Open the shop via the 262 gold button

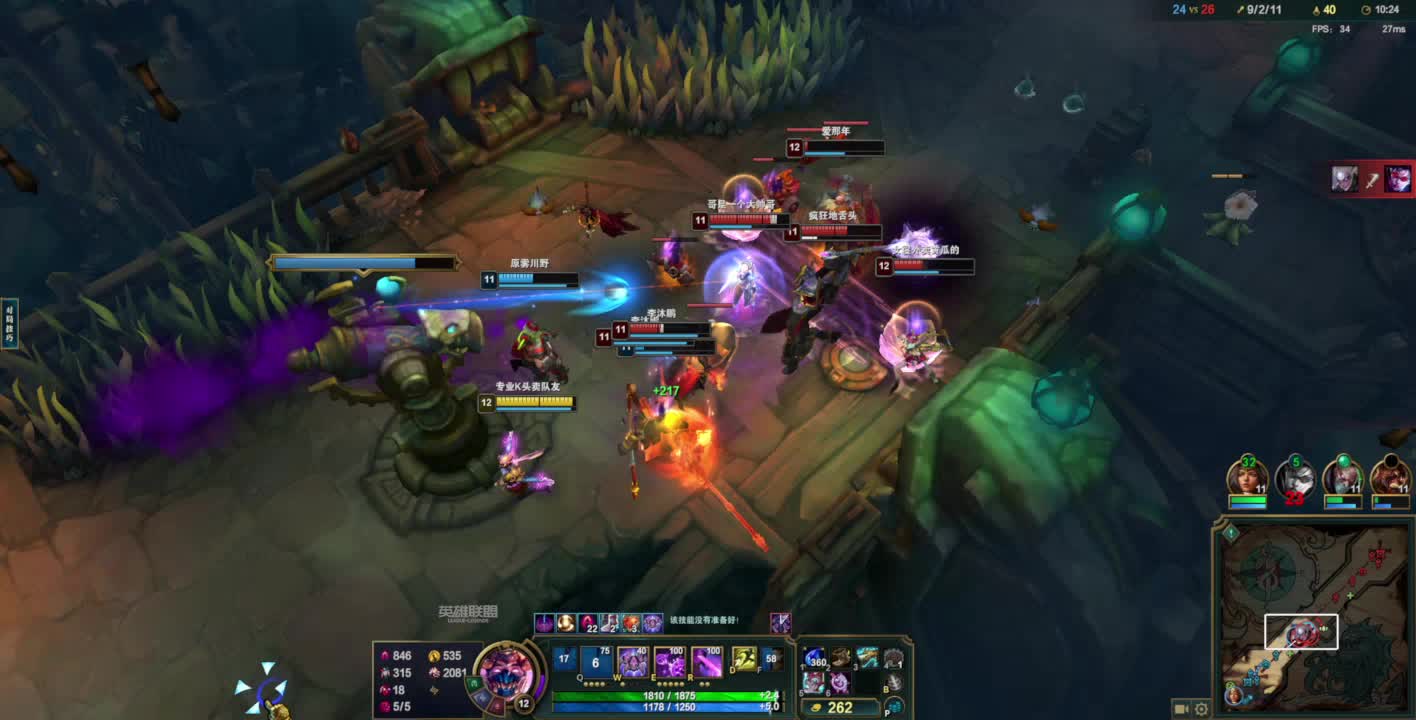840,708
